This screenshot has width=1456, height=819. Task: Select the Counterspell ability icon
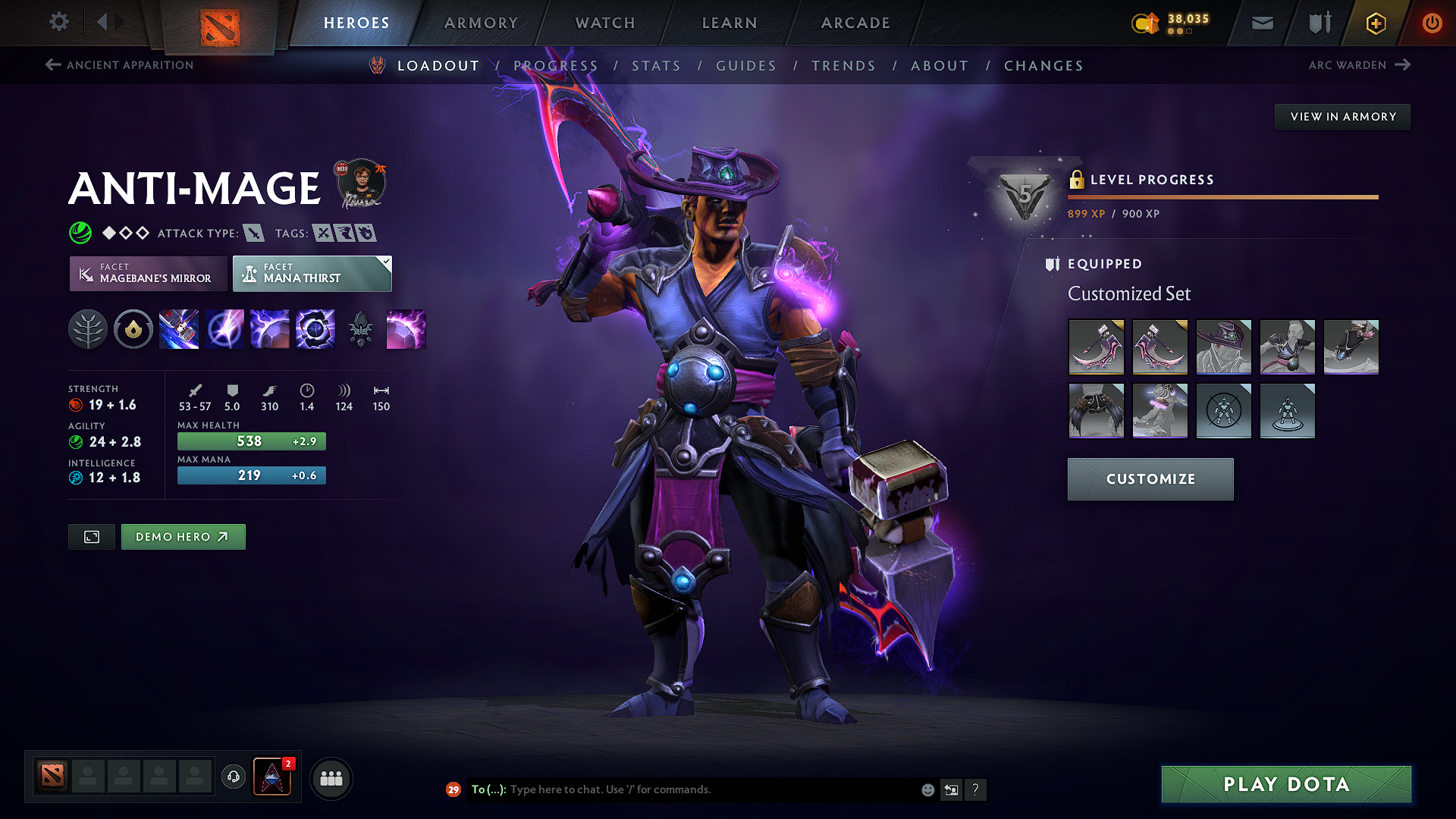(x=270, y=328)
